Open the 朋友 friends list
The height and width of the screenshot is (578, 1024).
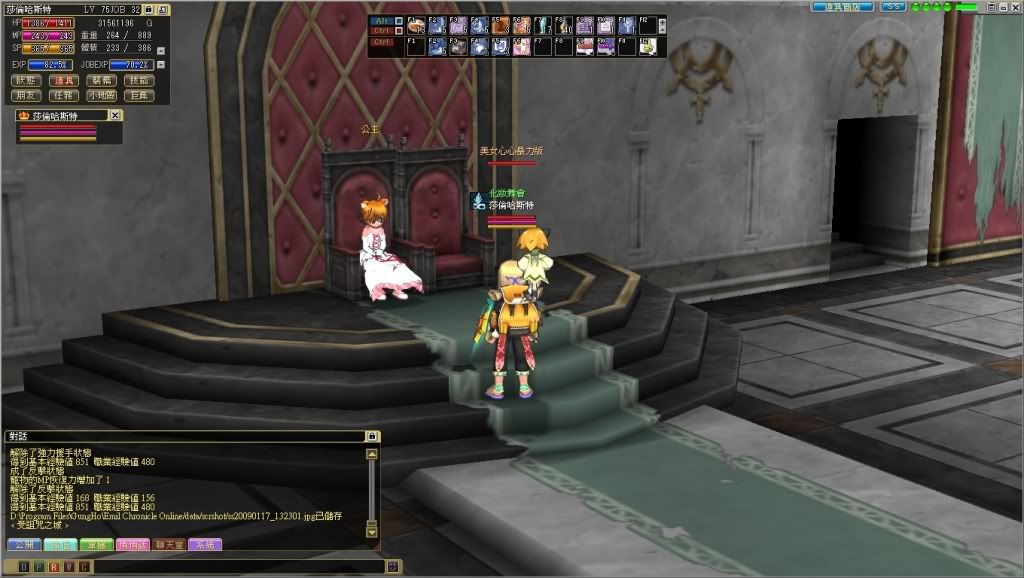(x=28, y=95)
